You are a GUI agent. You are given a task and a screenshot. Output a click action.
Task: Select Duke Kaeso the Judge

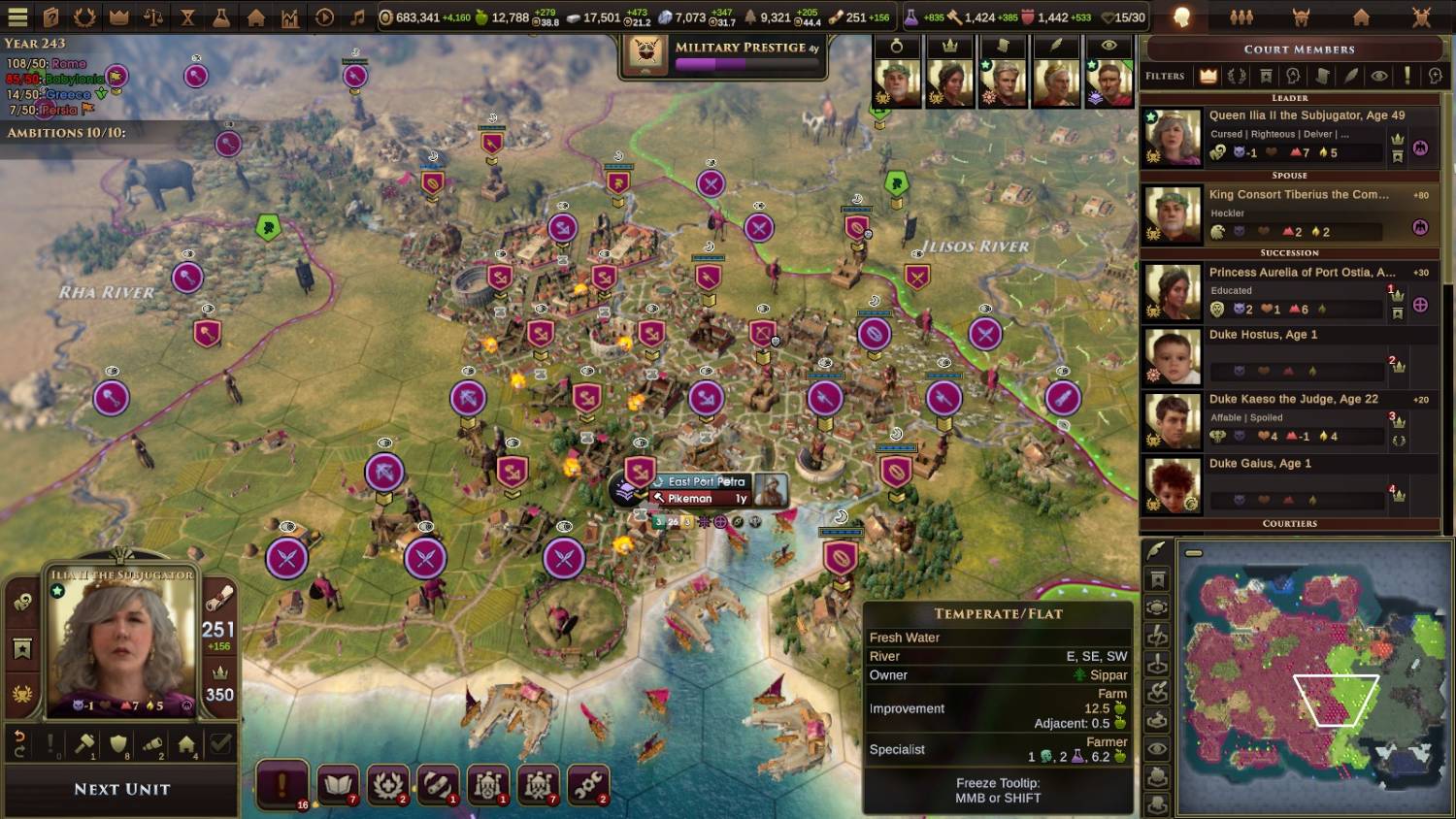click(1289, 419)
